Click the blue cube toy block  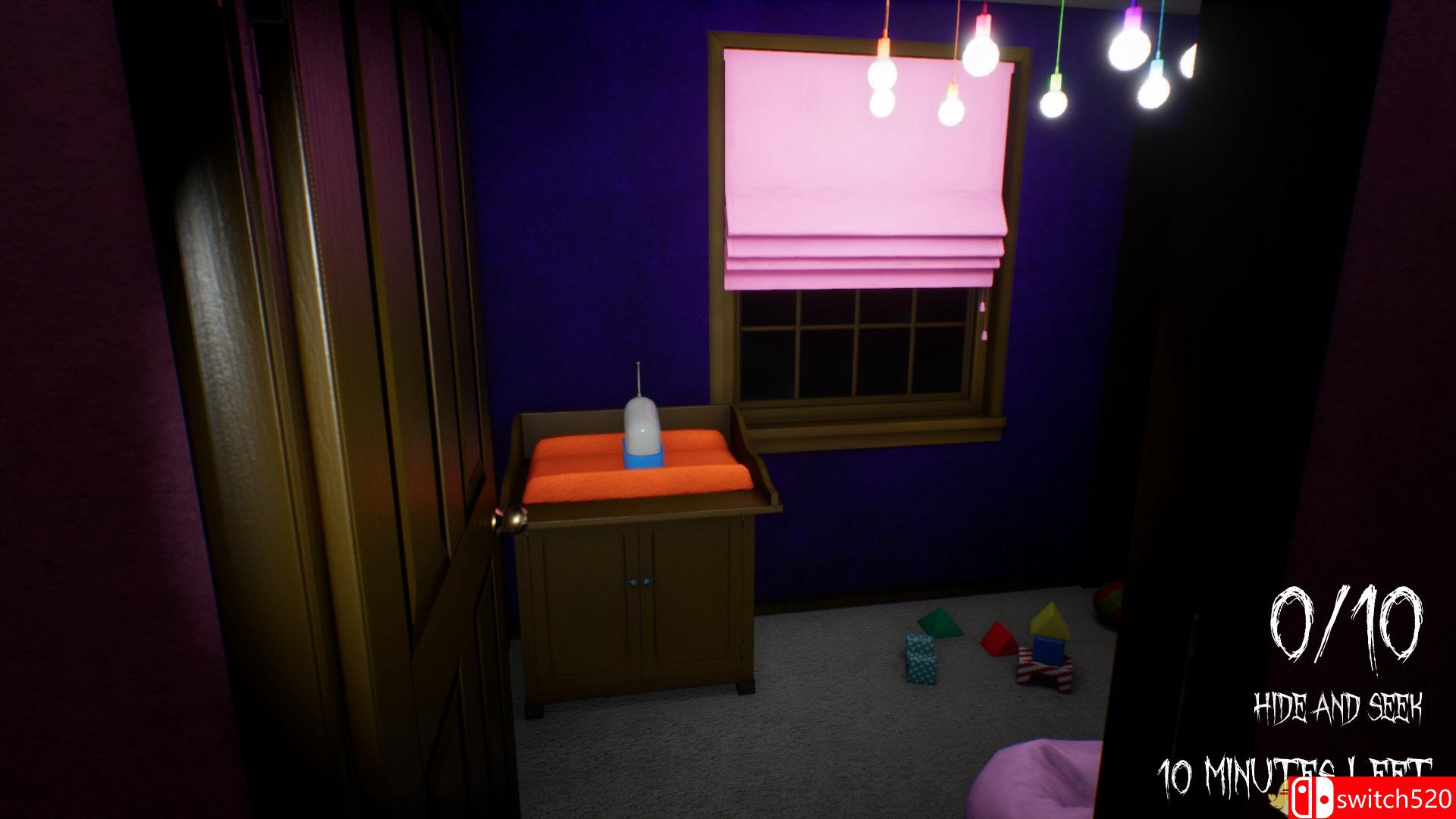pos(1049,651)
